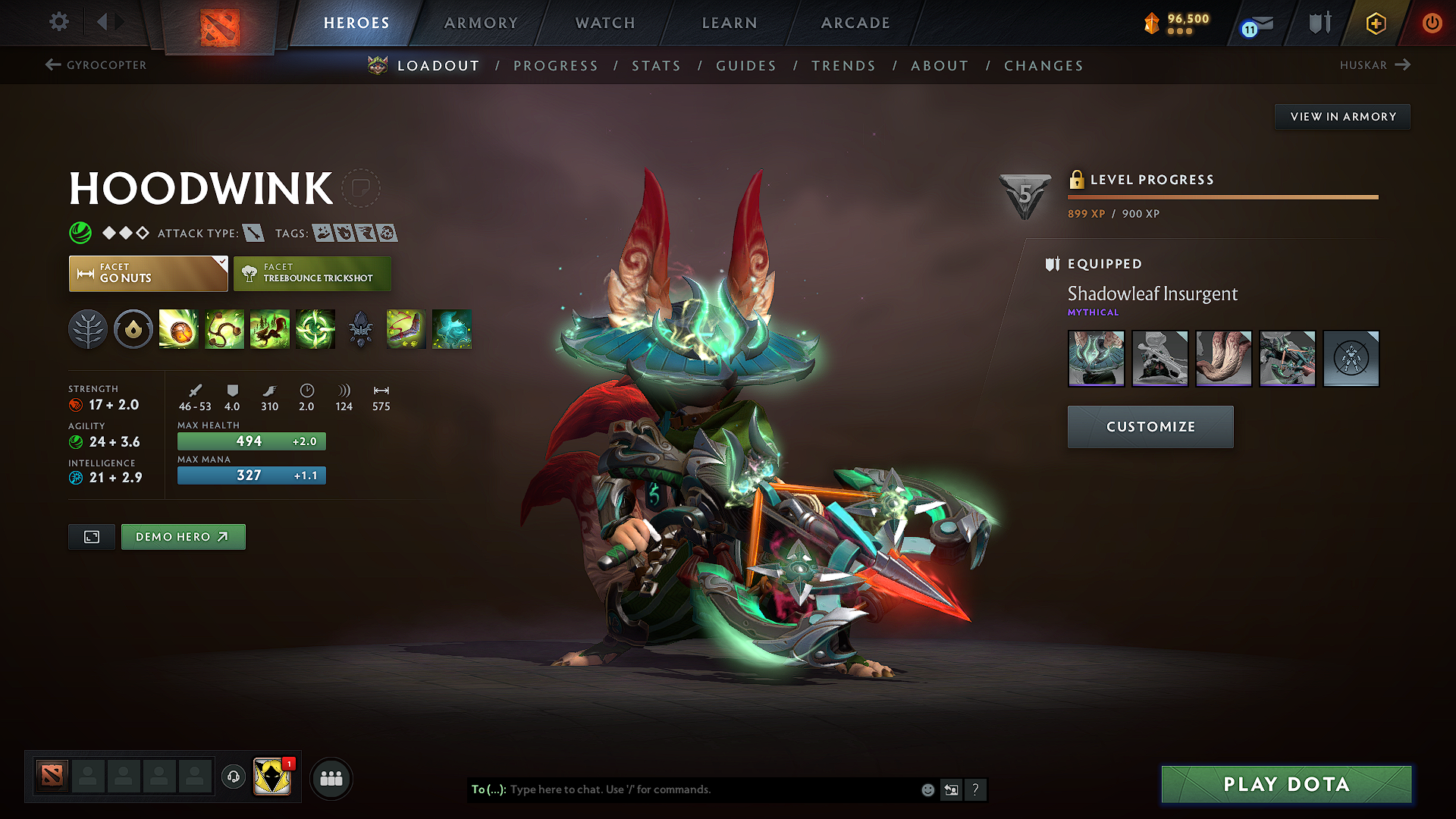Screen dimensions: 1456x819
Task: Open the Bushwhack ability icon
Action: (224, 329)
